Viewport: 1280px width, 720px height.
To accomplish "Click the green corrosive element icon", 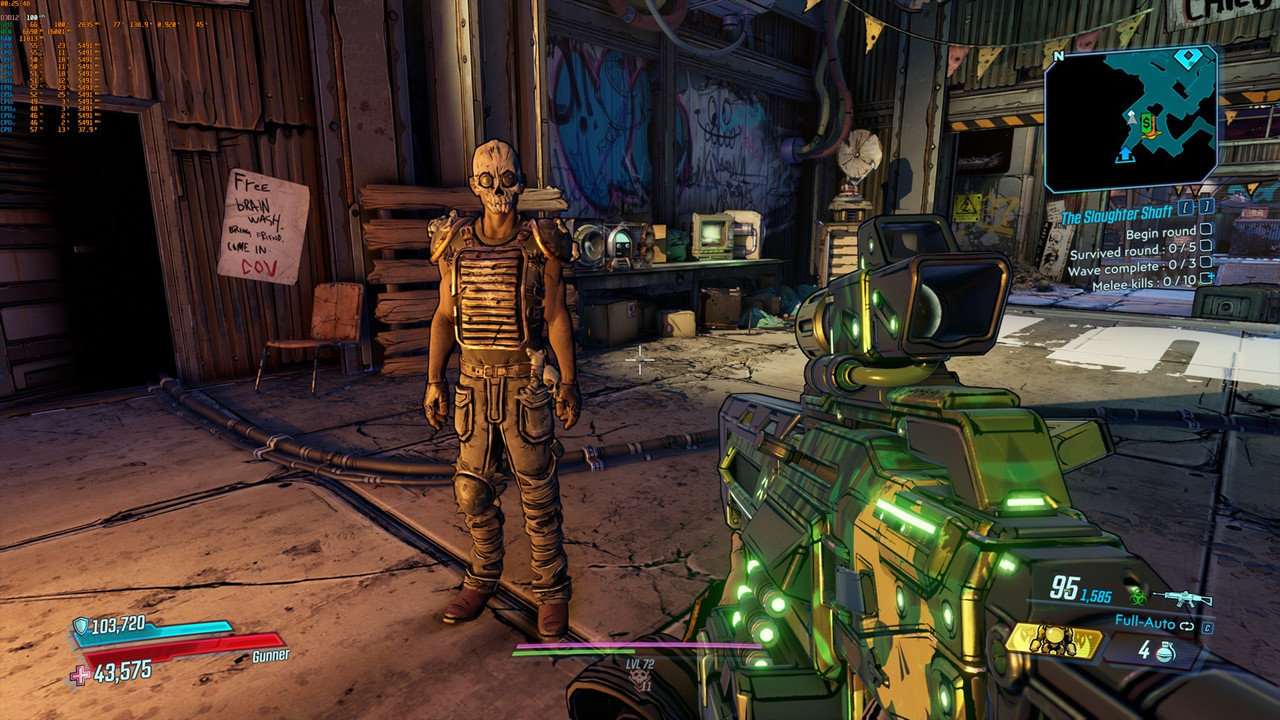I will 1138,597.
